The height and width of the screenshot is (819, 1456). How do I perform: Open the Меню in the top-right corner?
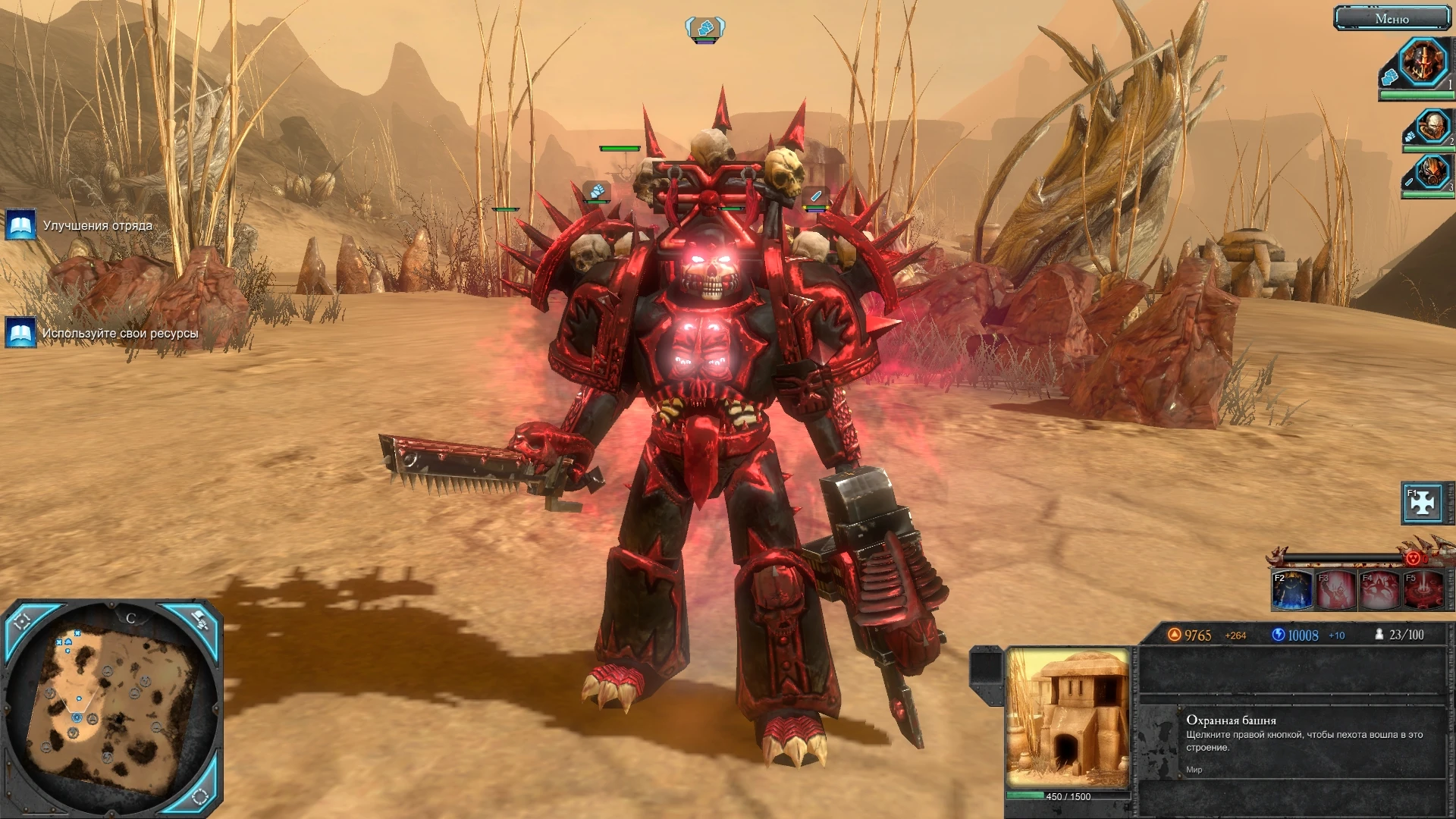[1394, 17]
